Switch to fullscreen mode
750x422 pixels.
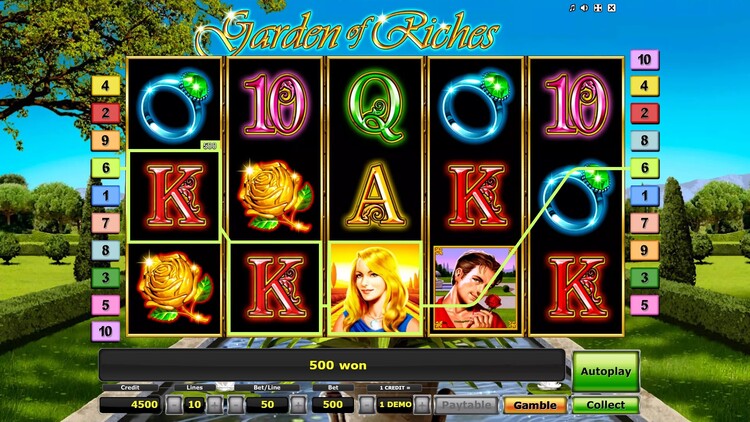point(598,8)
